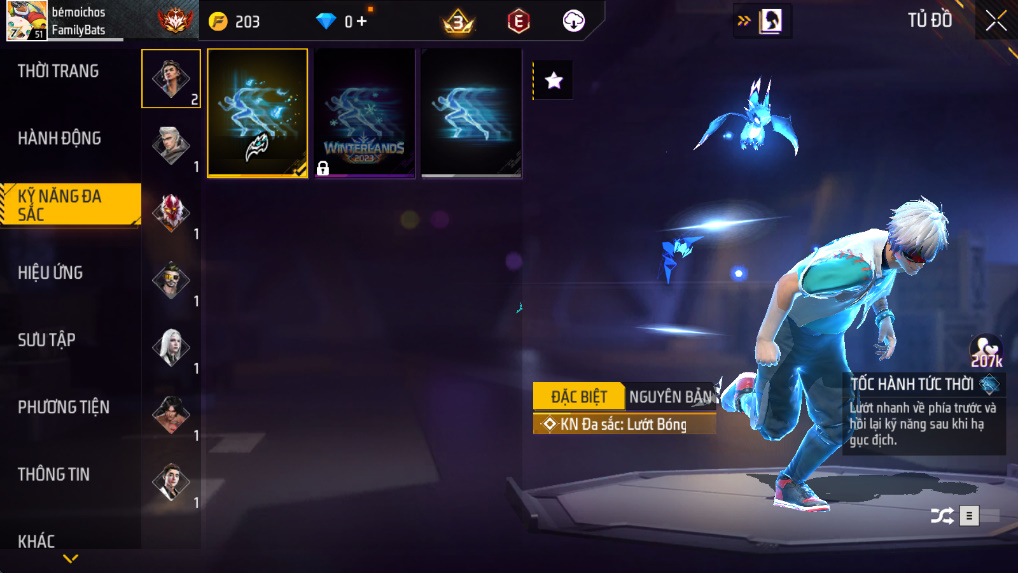Switch to the Hành Động category

[60, 138]
